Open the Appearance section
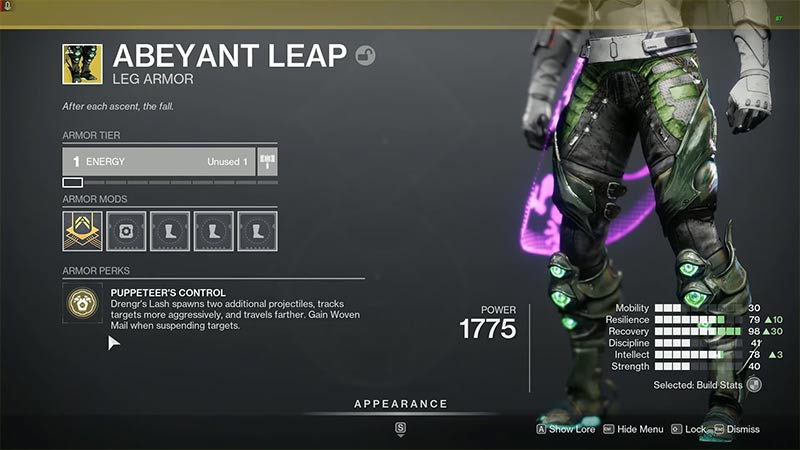The height and width of the screenshot is (450, 800). click(400, 404)
